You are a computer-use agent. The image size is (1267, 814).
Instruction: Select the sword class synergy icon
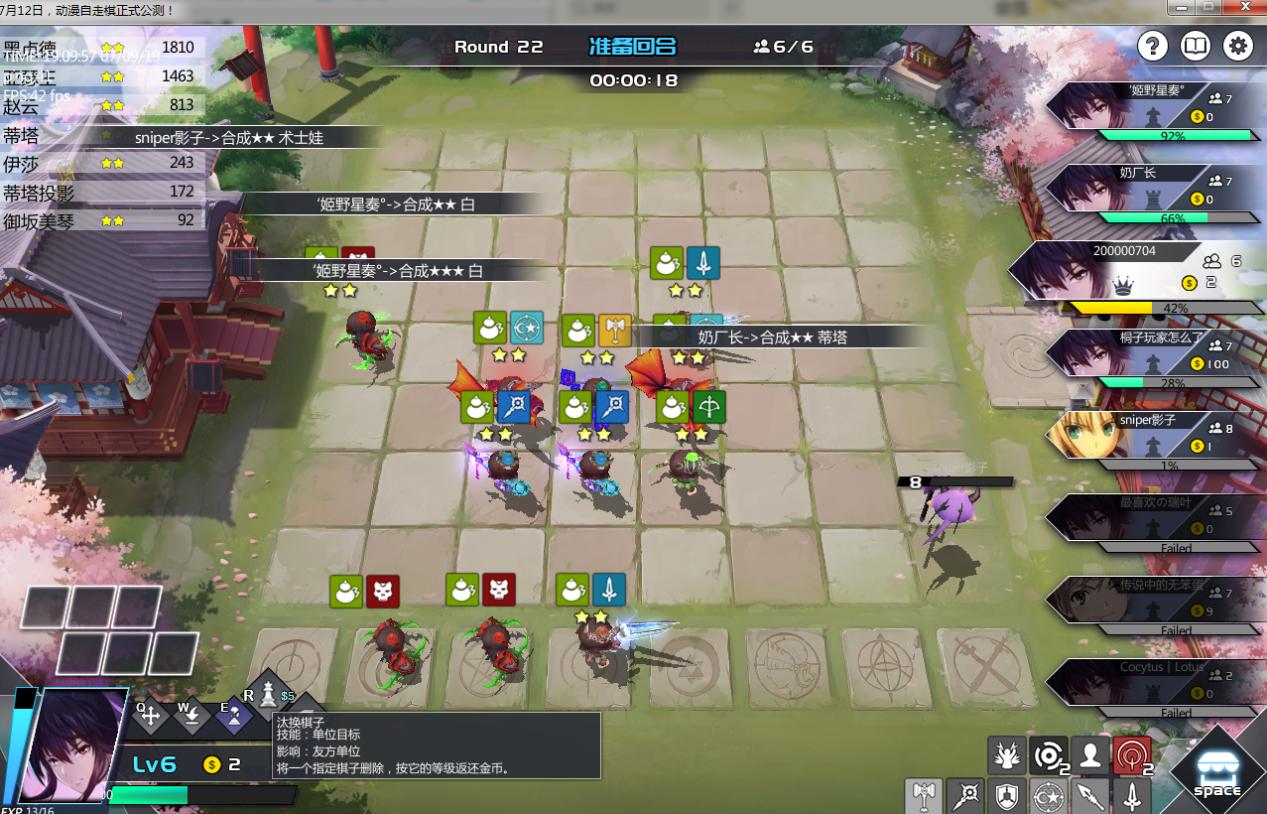tap(1132, 797)
